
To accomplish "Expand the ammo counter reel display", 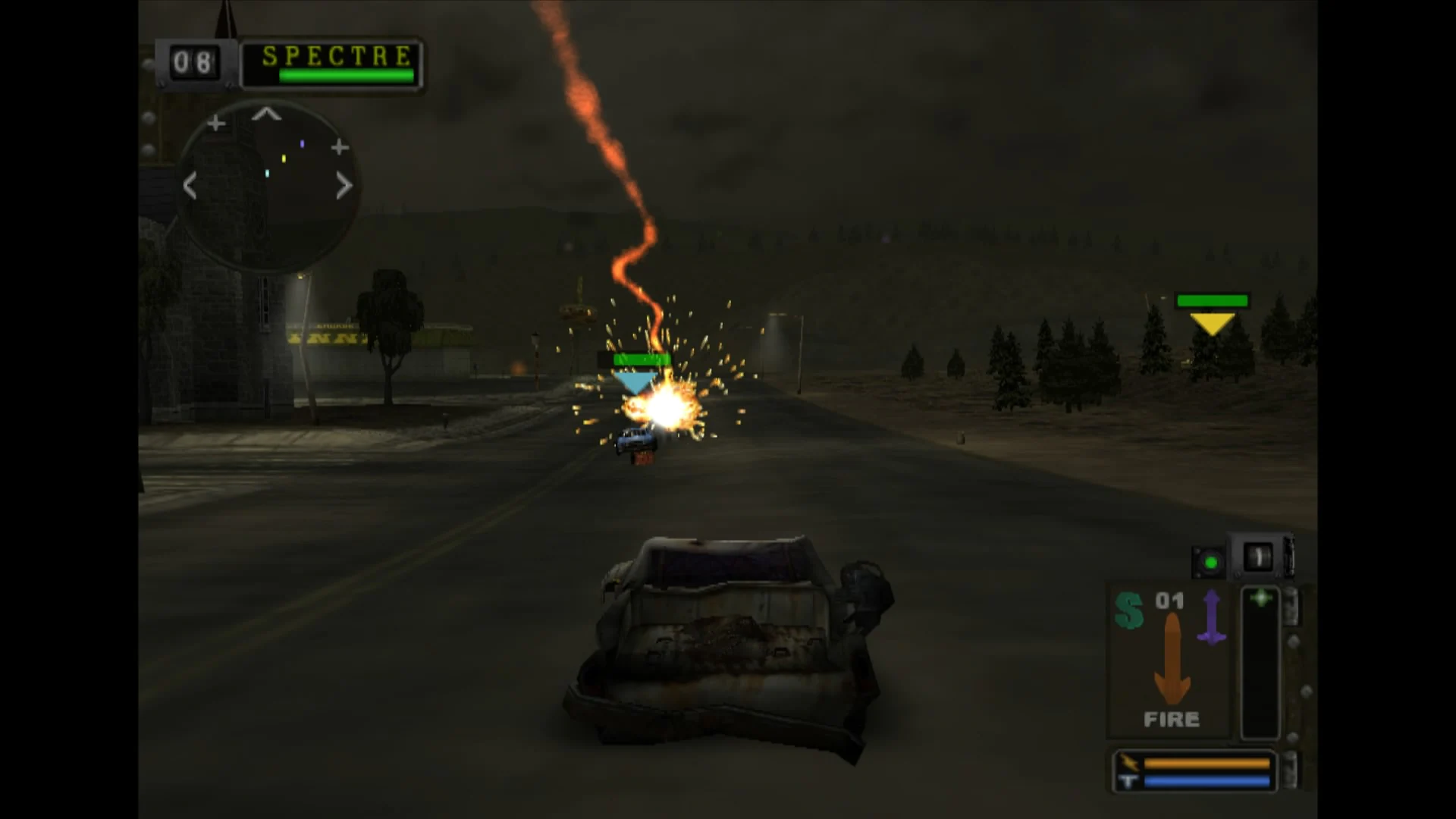I will (1259, 556).
